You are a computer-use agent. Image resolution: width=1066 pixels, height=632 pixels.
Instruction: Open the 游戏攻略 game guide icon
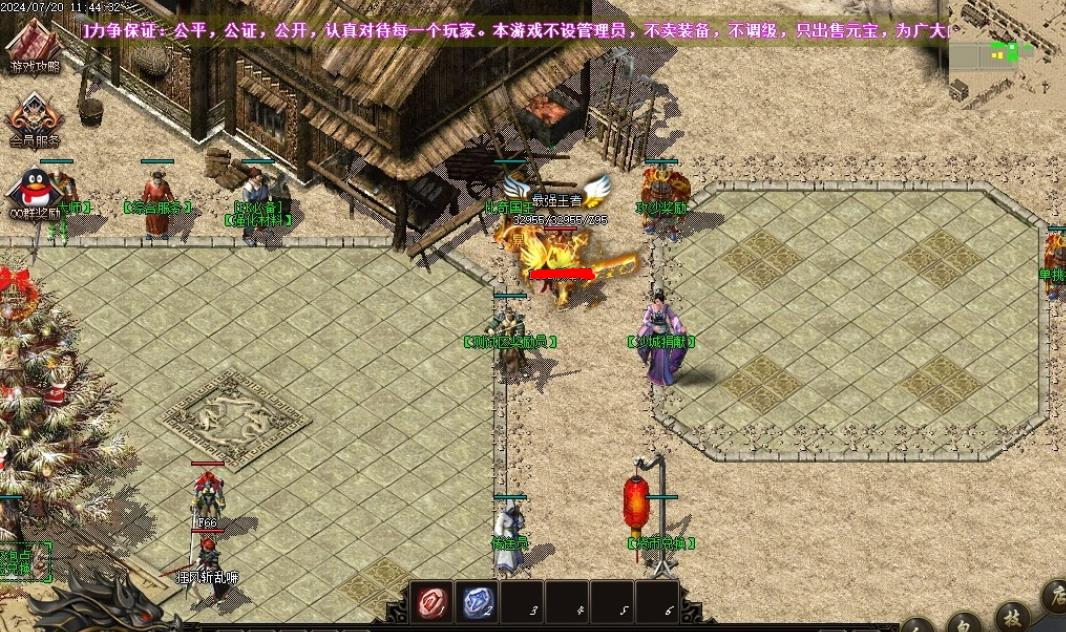(34, 46)
